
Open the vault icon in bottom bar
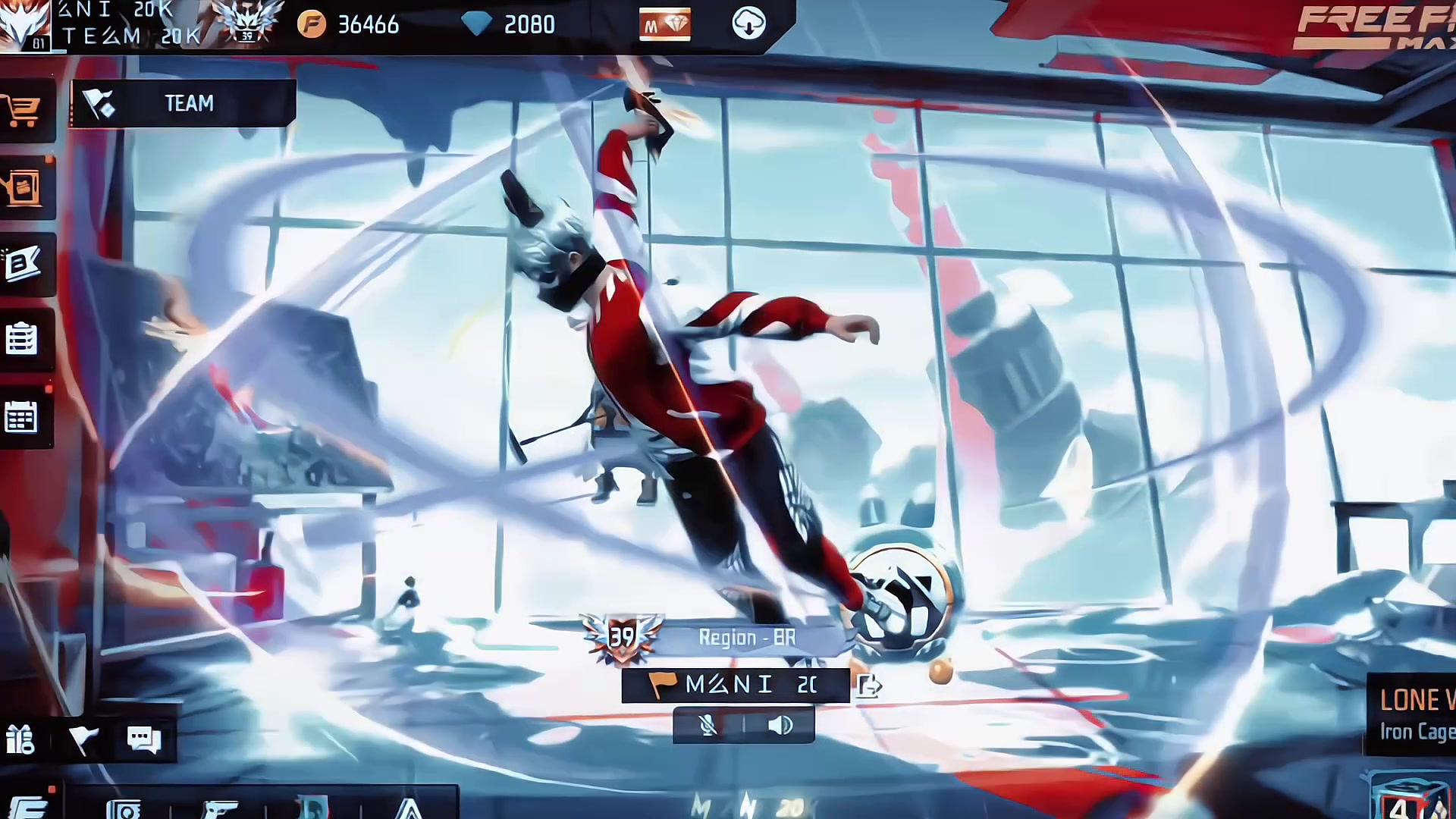[124, 809]
